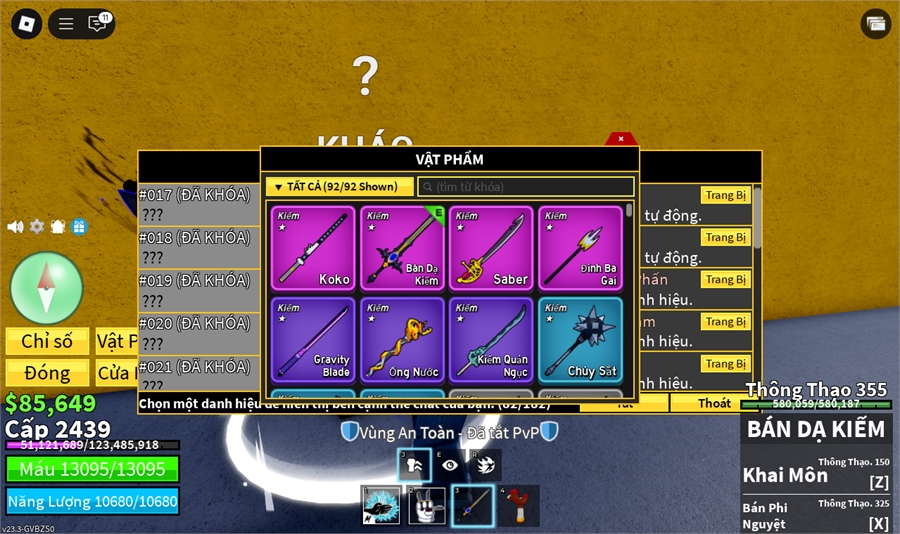The image size is (900, 534).
Task: Toggle the sound speaker icon
Action: [x=15, y=227]
